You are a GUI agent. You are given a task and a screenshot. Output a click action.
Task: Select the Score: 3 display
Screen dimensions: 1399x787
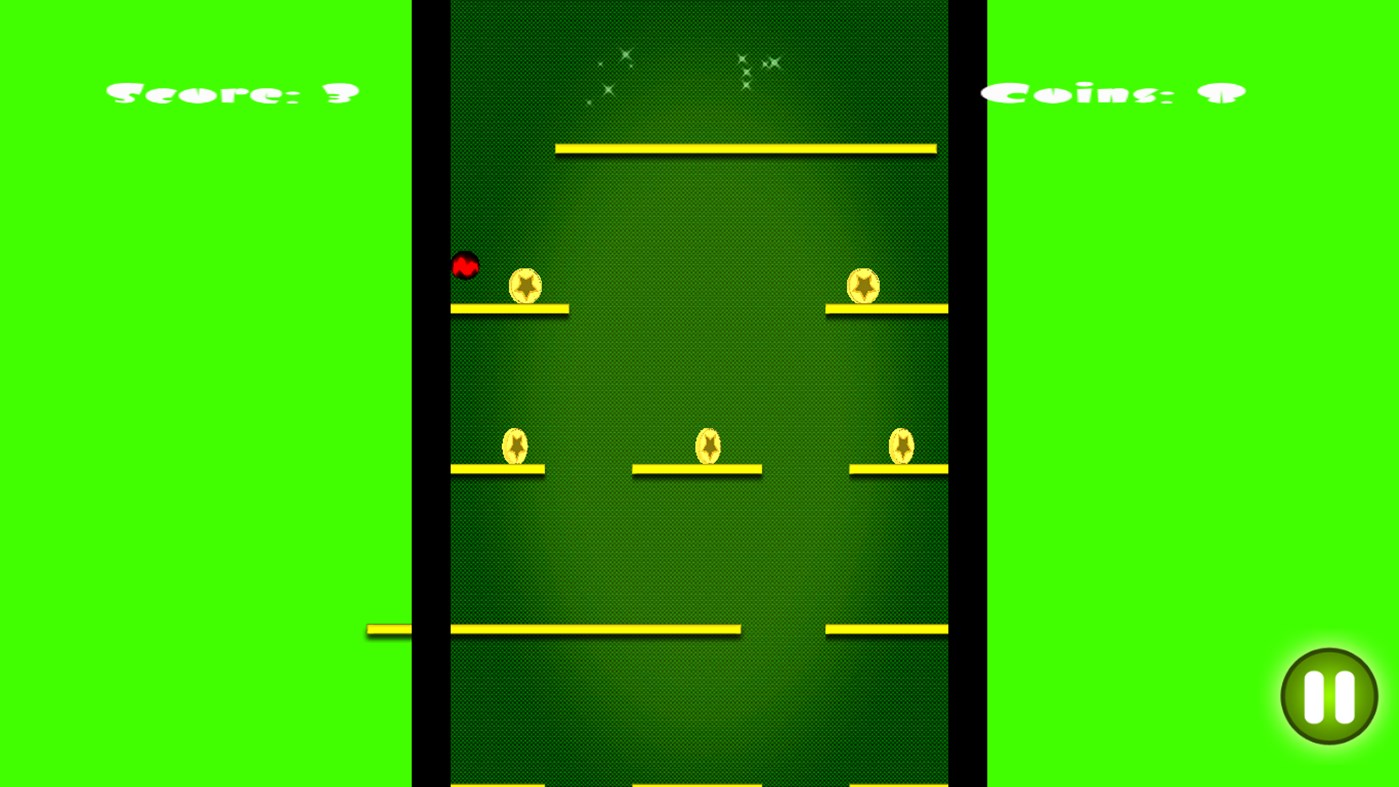[232, 91]
